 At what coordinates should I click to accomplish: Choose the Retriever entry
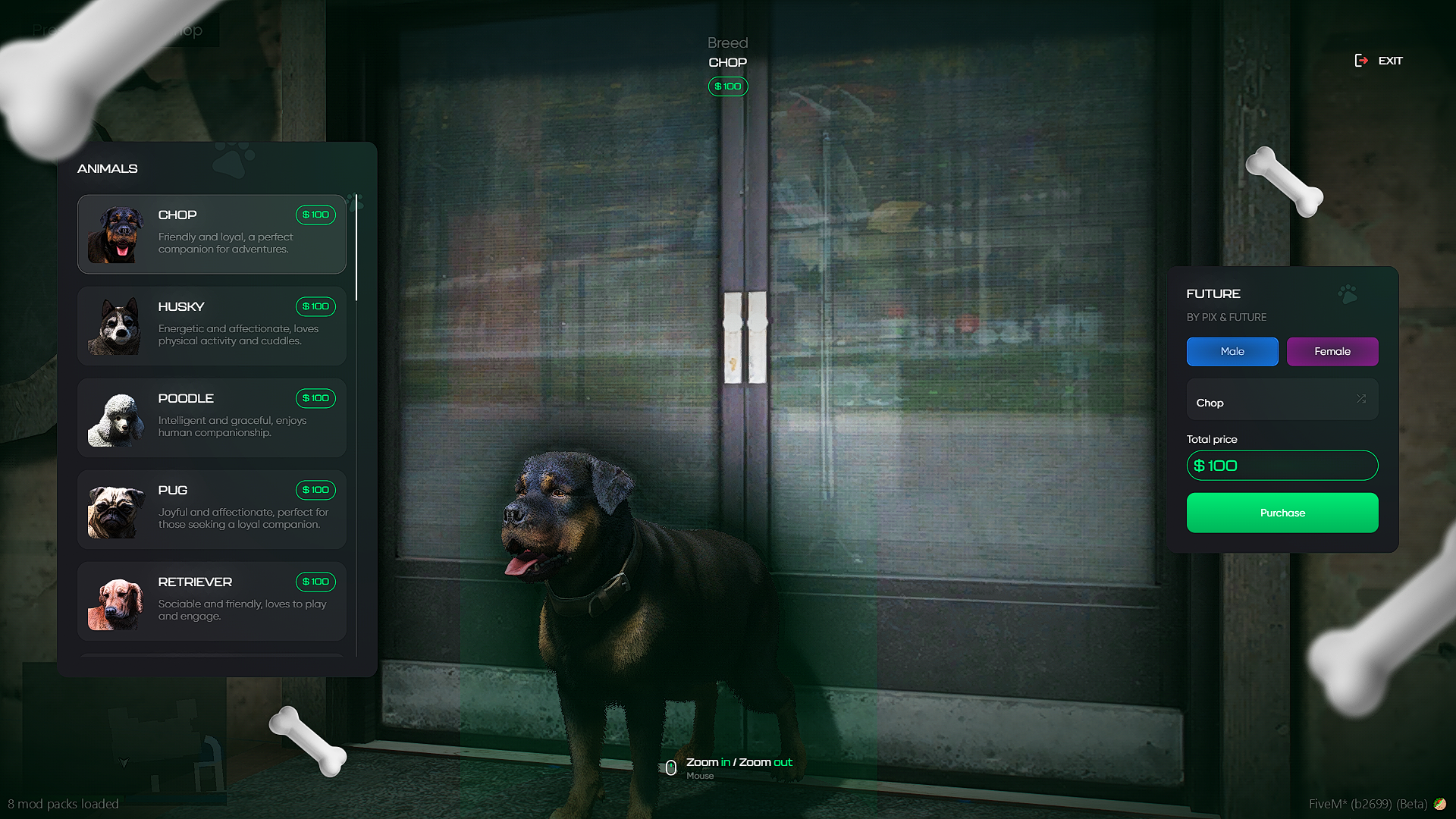[212, 601]
